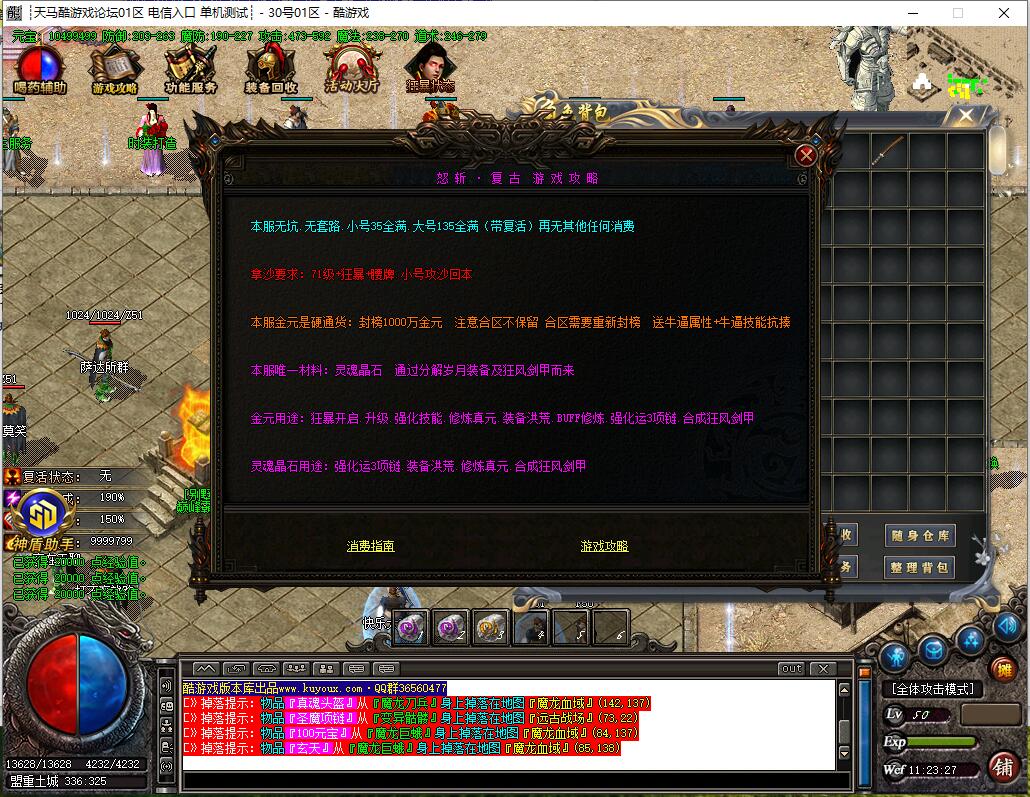
Task: Open the 游戏攻略 link in the dialog
Action: pyautogui.click(x=604, y=546)
